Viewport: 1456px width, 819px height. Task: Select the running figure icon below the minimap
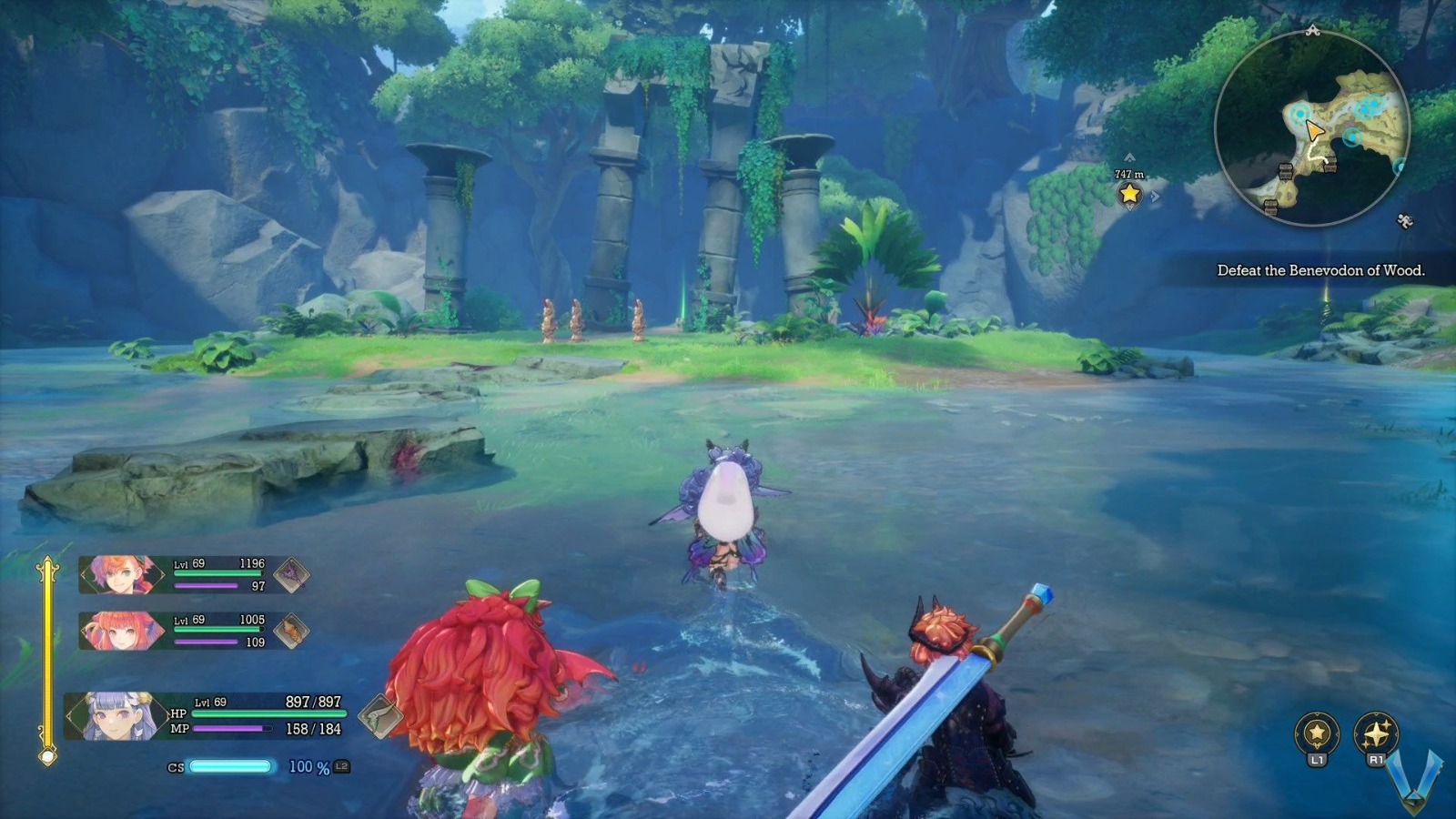click(x=1404, y=219)
